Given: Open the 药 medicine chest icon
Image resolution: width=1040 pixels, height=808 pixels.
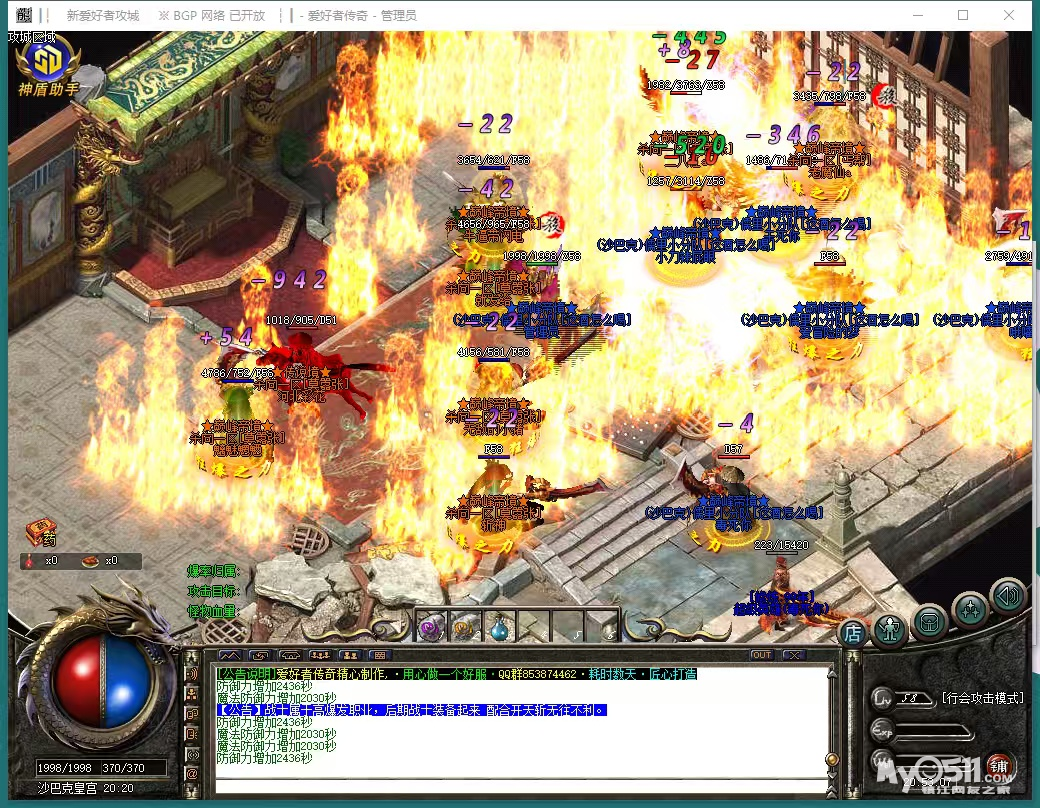Looking at the screenshot, I should point(41,531).
